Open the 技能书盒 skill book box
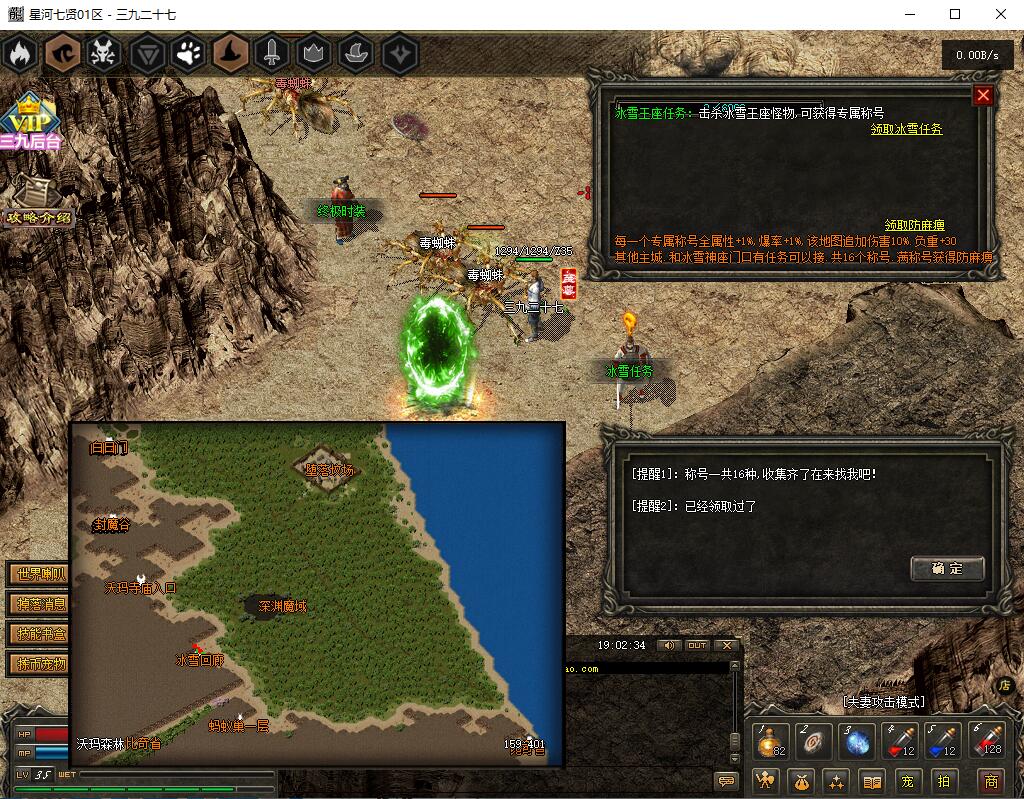 coord(40,634)
